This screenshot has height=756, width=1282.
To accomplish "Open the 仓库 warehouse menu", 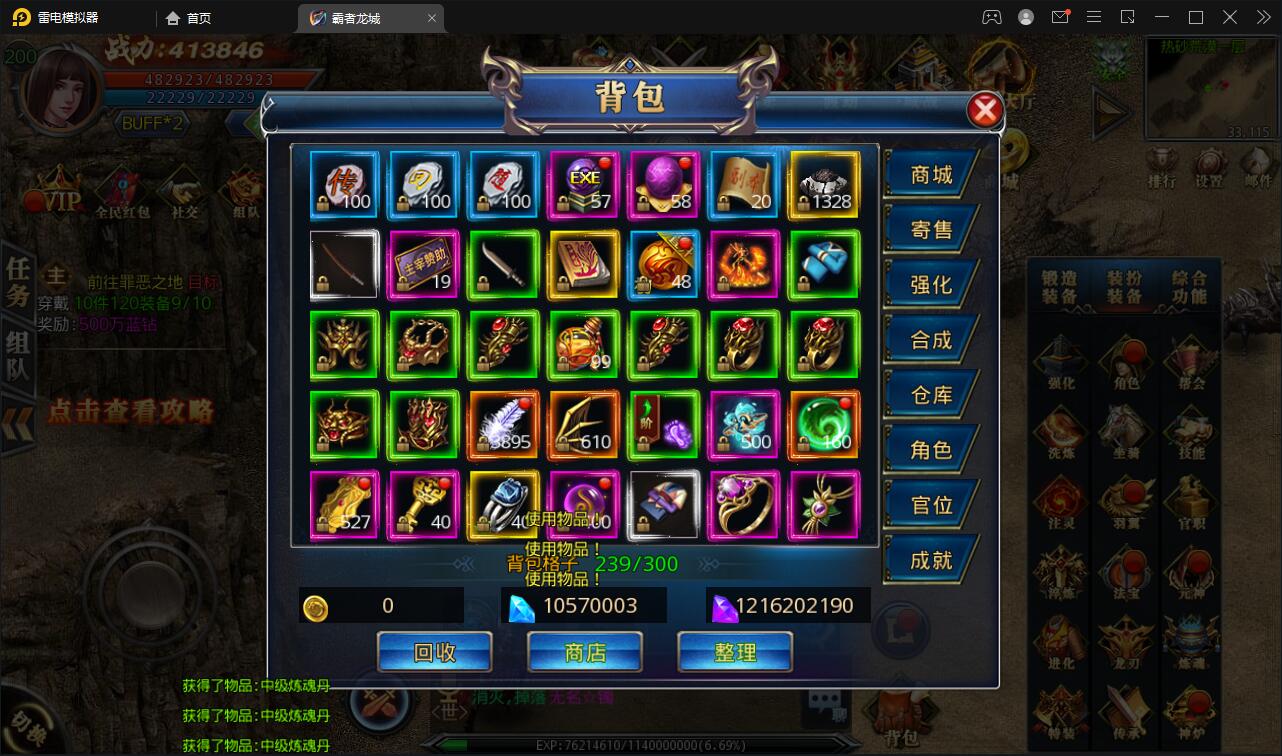I will [930, 395].
